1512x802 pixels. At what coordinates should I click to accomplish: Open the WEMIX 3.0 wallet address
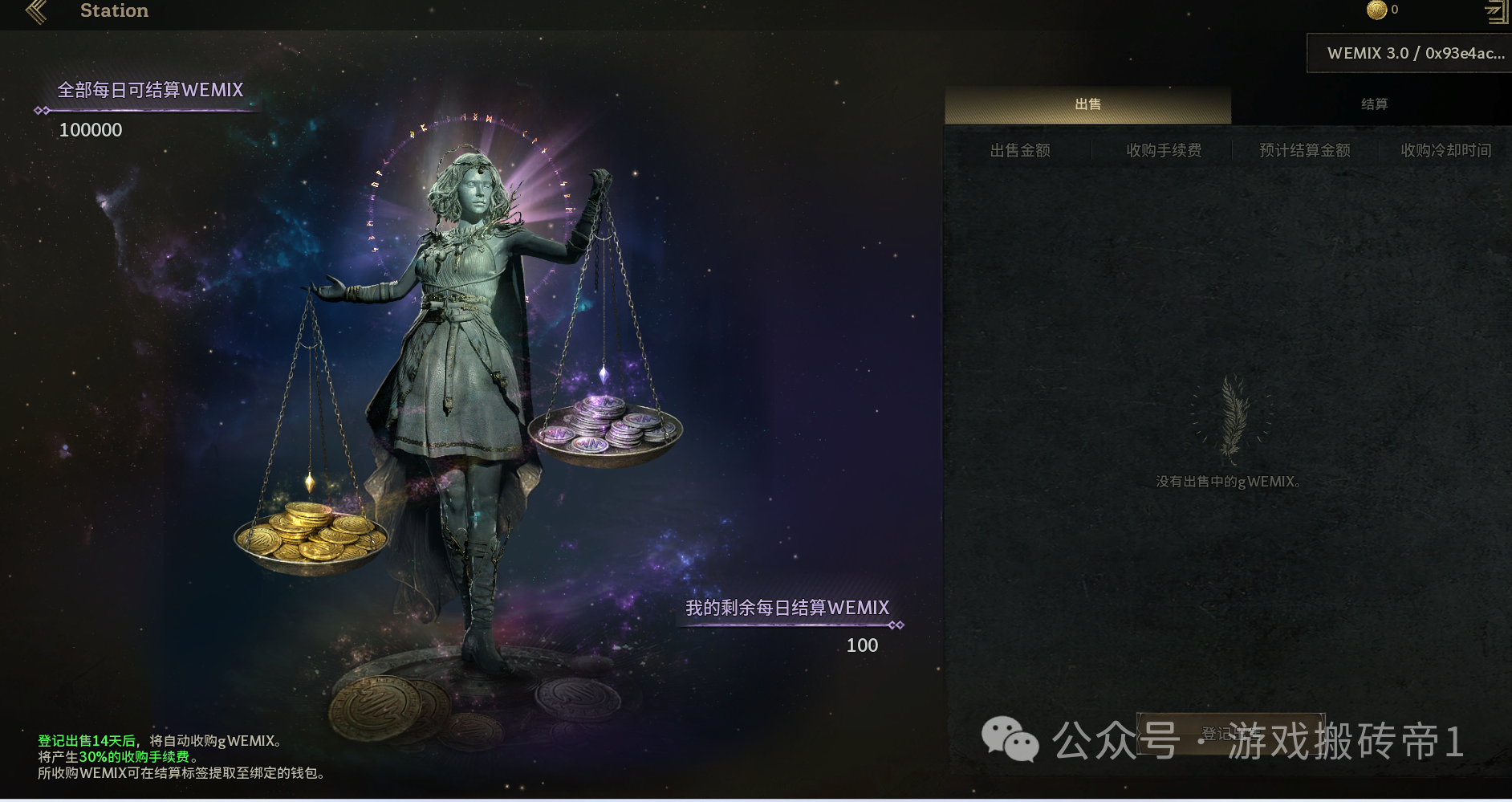pos(1412,54)
